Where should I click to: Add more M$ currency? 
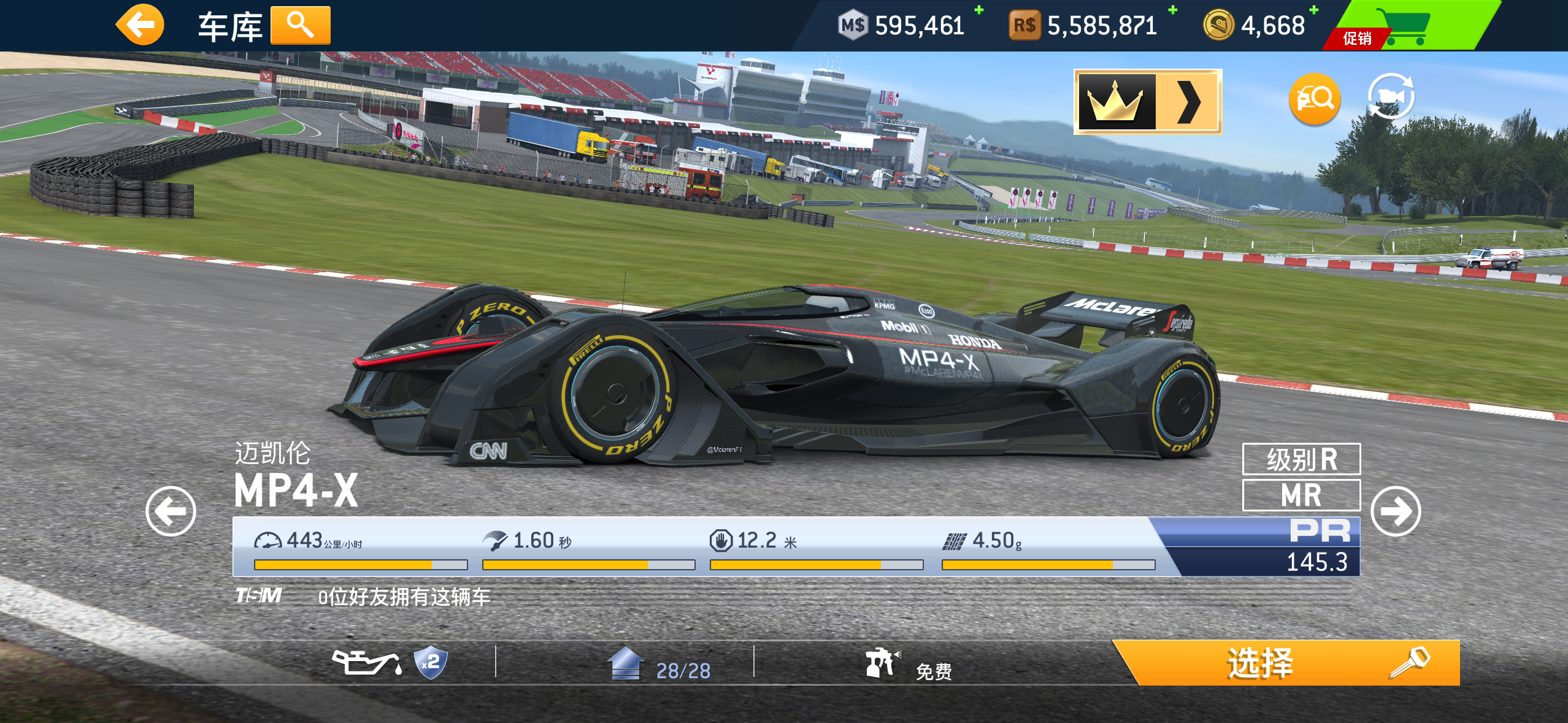point(979,10)
